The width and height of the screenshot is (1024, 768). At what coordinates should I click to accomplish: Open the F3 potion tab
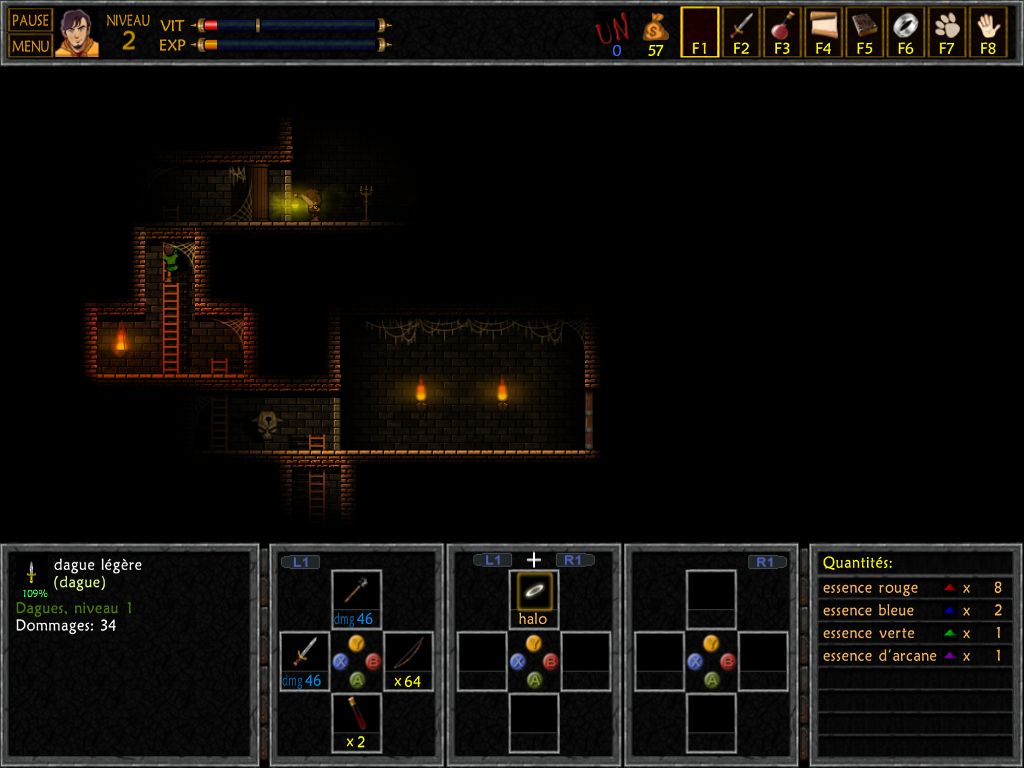[782, 31]
